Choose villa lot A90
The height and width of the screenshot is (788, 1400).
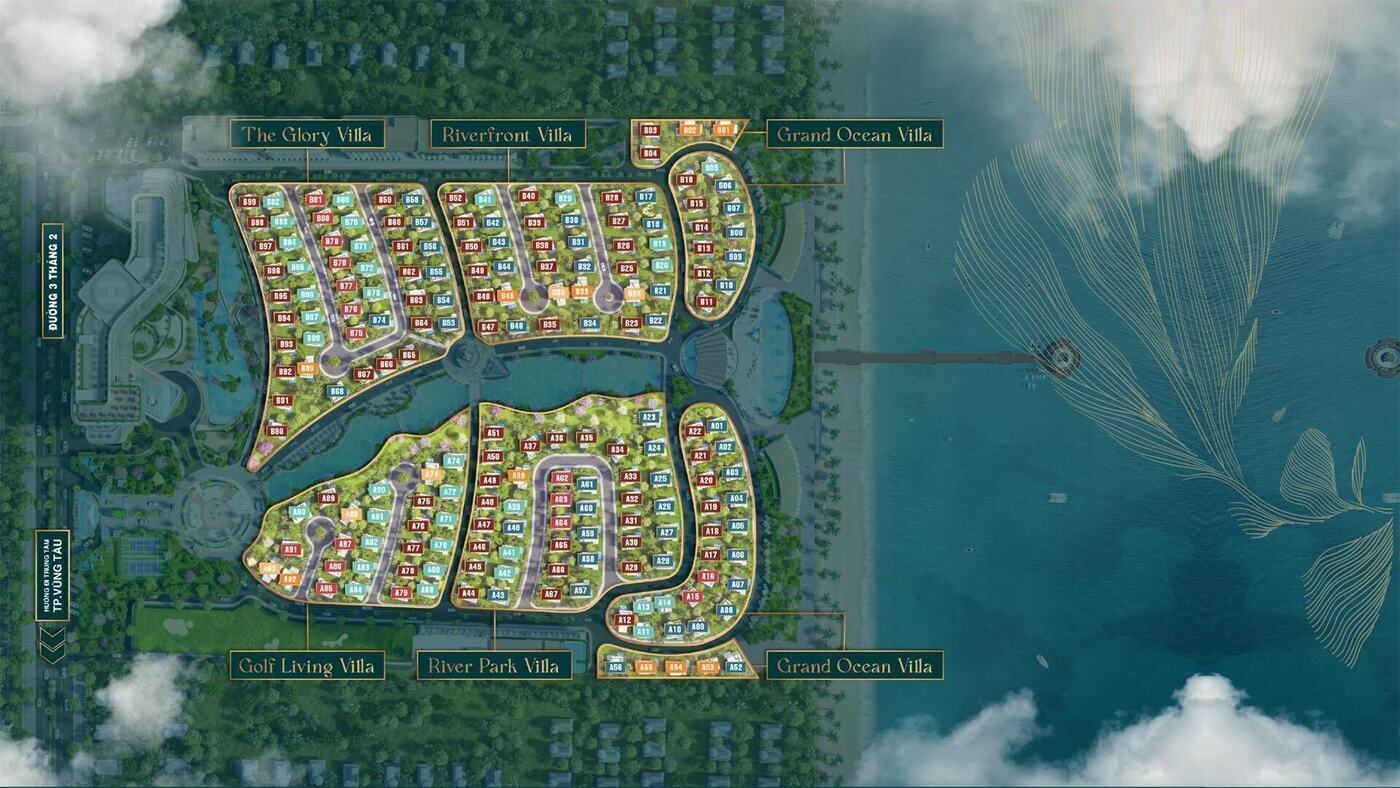click(x=299, y=512)
